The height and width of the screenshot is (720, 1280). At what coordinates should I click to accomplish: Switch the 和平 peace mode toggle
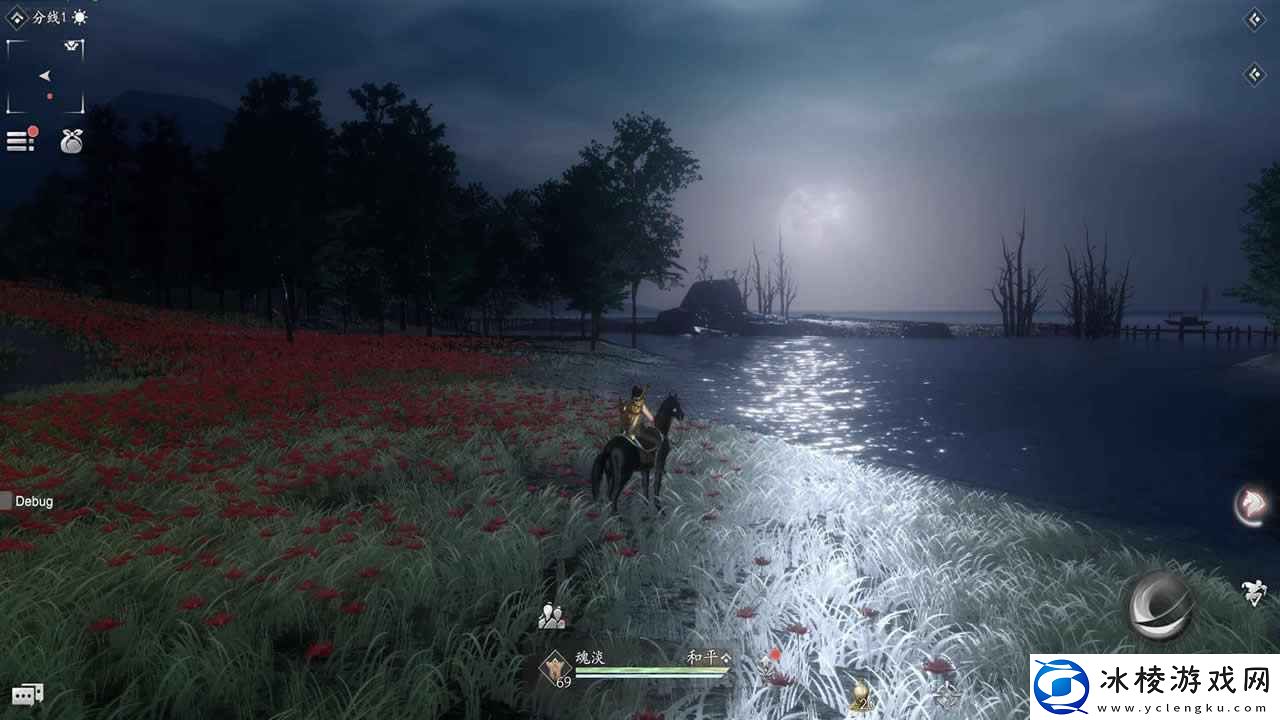[x=708, y=657]
